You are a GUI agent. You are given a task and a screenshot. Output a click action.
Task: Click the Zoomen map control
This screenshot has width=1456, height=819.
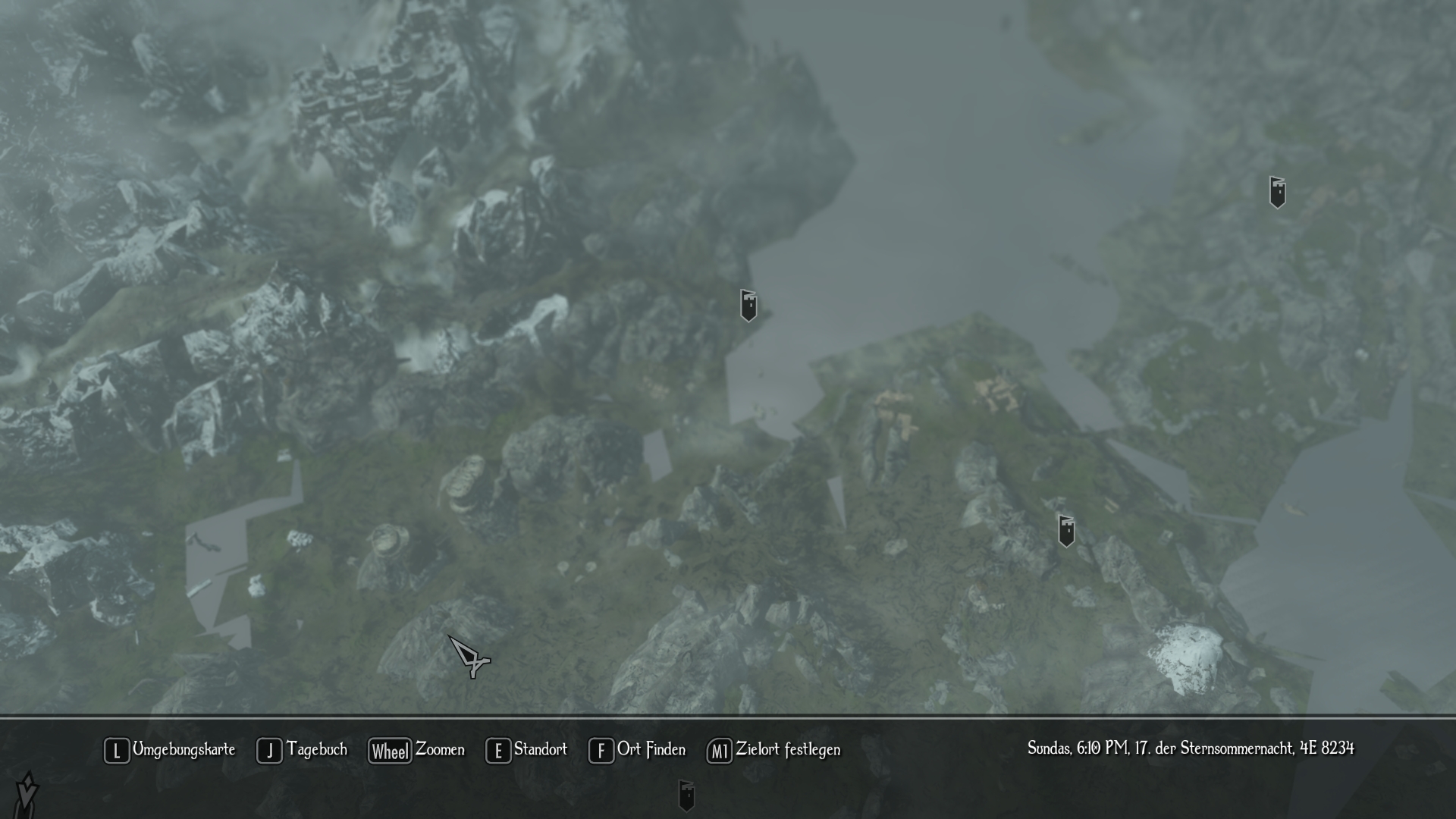pos(416,750)
